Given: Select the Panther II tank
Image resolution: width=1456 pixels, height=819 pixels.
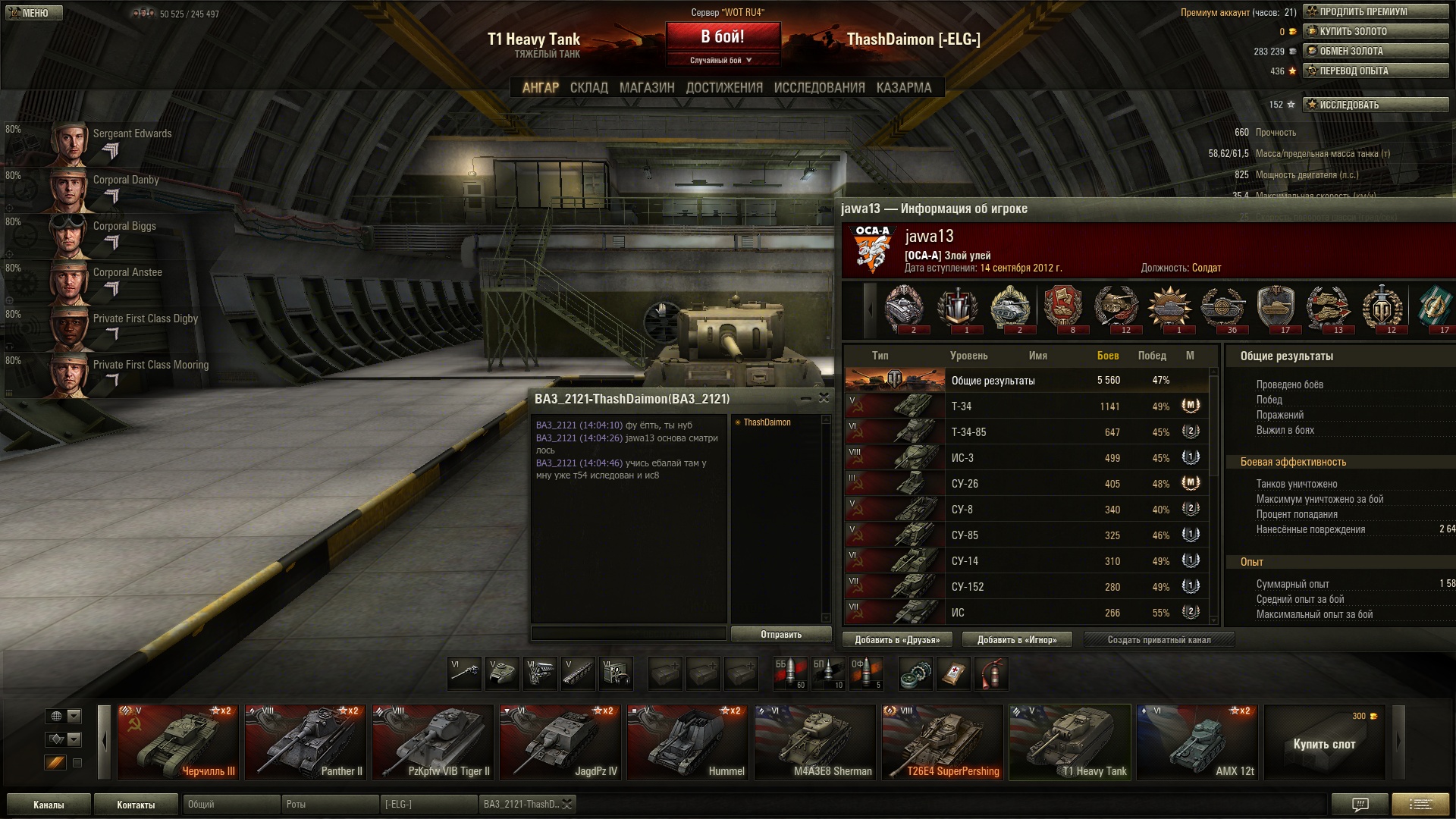Looking at the screenshot, I should [x=306, y=742].
